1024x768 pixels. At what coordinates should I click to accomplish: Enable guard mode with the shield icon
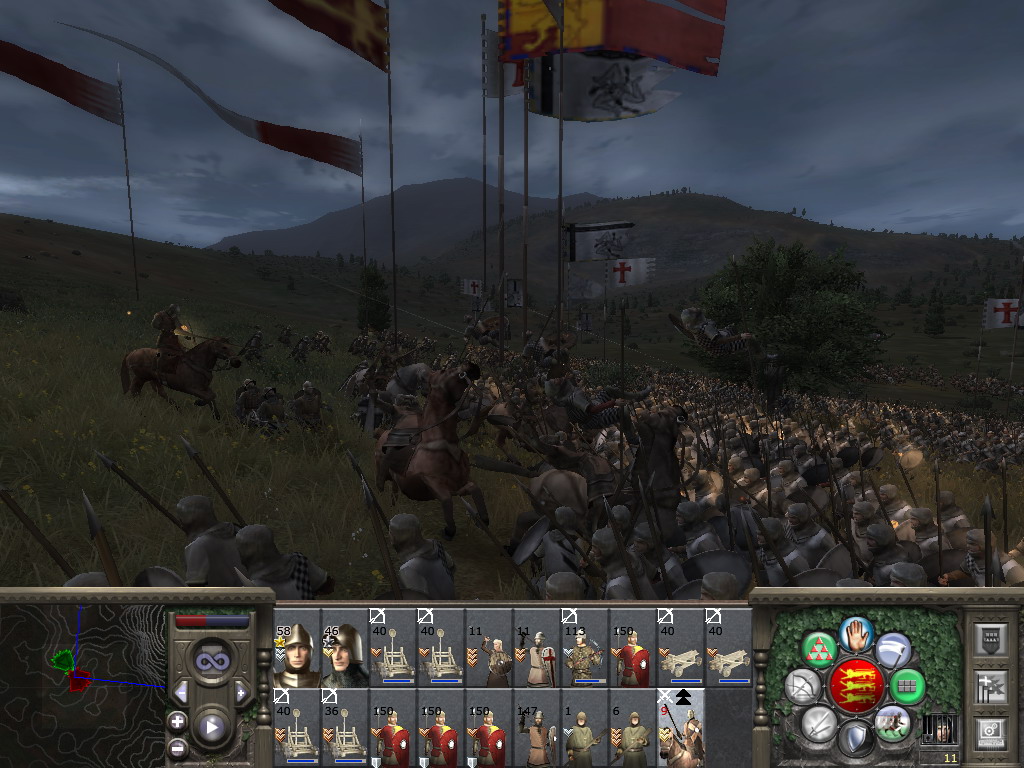click(856, 739)
